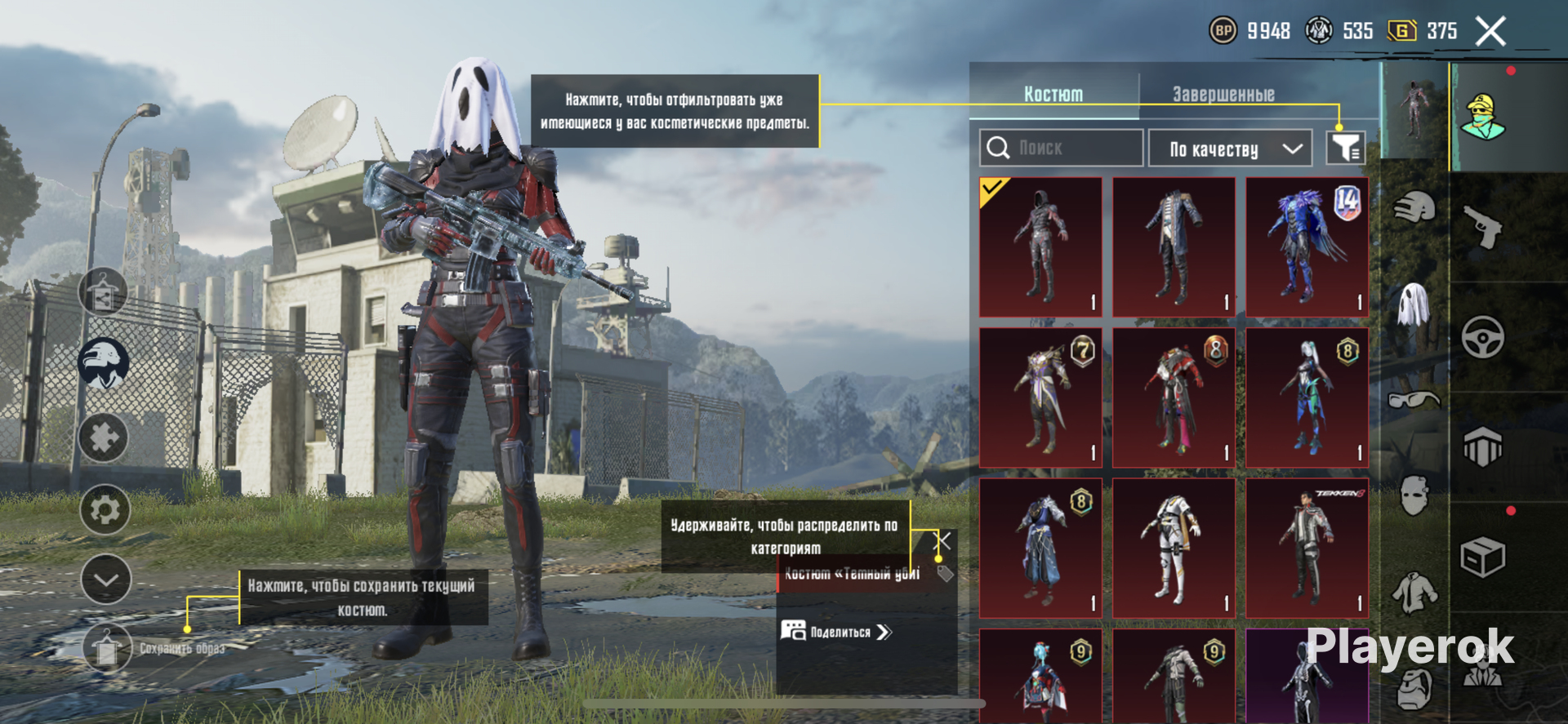Screen dimensions: 1568x724
Task: Select the equipped dark hooded costume
Action: click(1040, 247)
